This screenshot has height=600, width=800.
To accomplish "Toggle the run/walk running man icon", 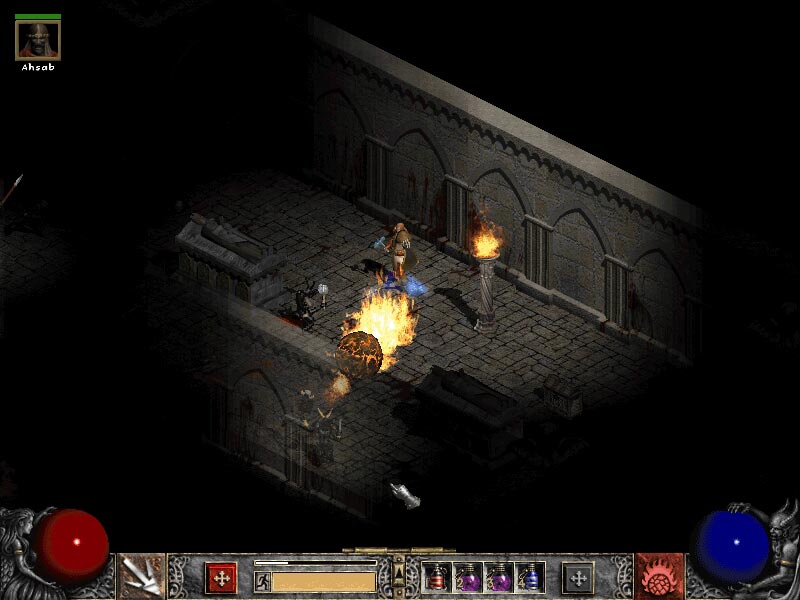I will [x=262, y=581].
